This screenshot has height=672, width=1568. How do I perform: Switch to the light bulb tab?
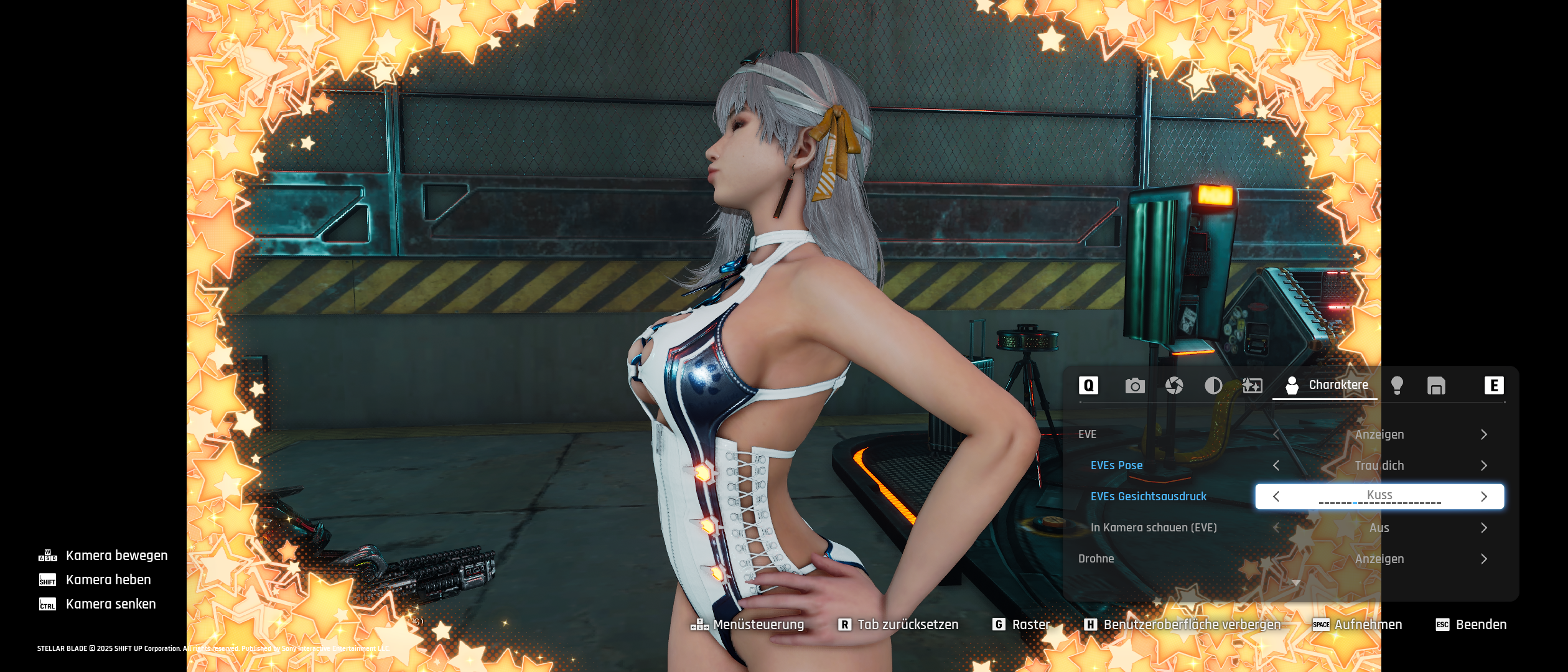(x=1397, y=386)
